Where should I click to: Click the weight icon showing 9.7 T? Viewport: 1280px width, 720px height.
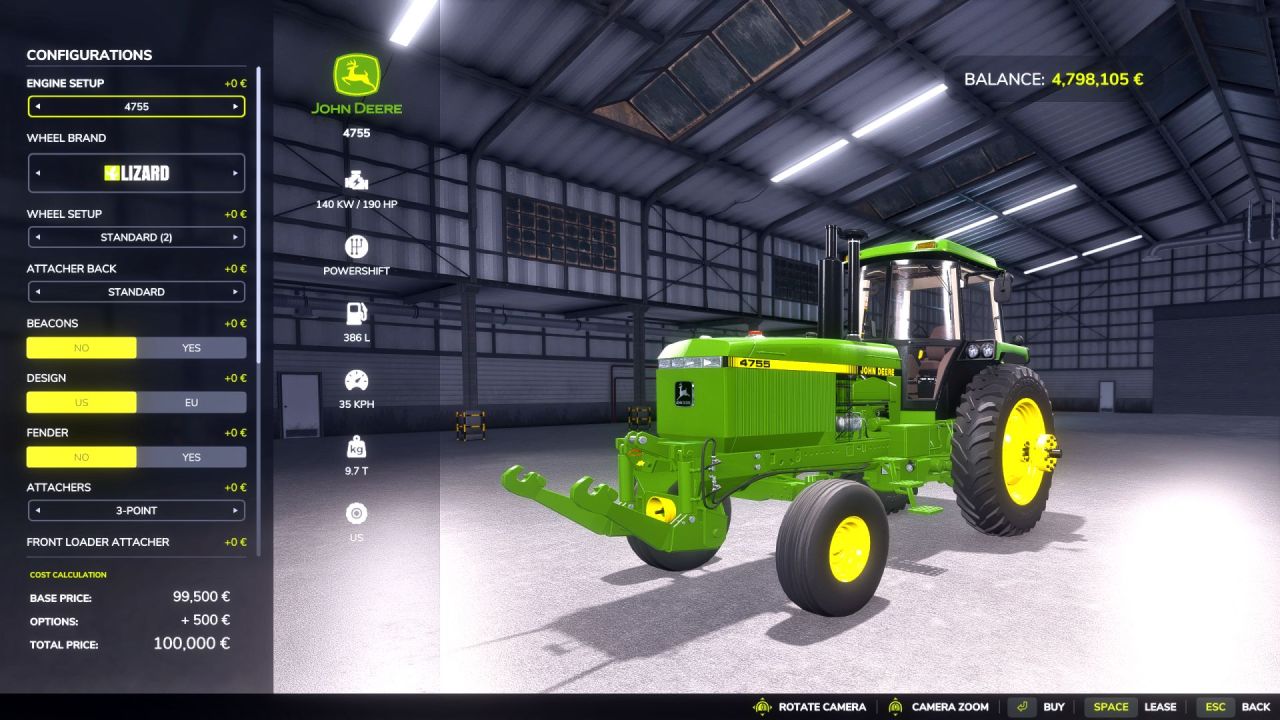(x=355, y=446)
